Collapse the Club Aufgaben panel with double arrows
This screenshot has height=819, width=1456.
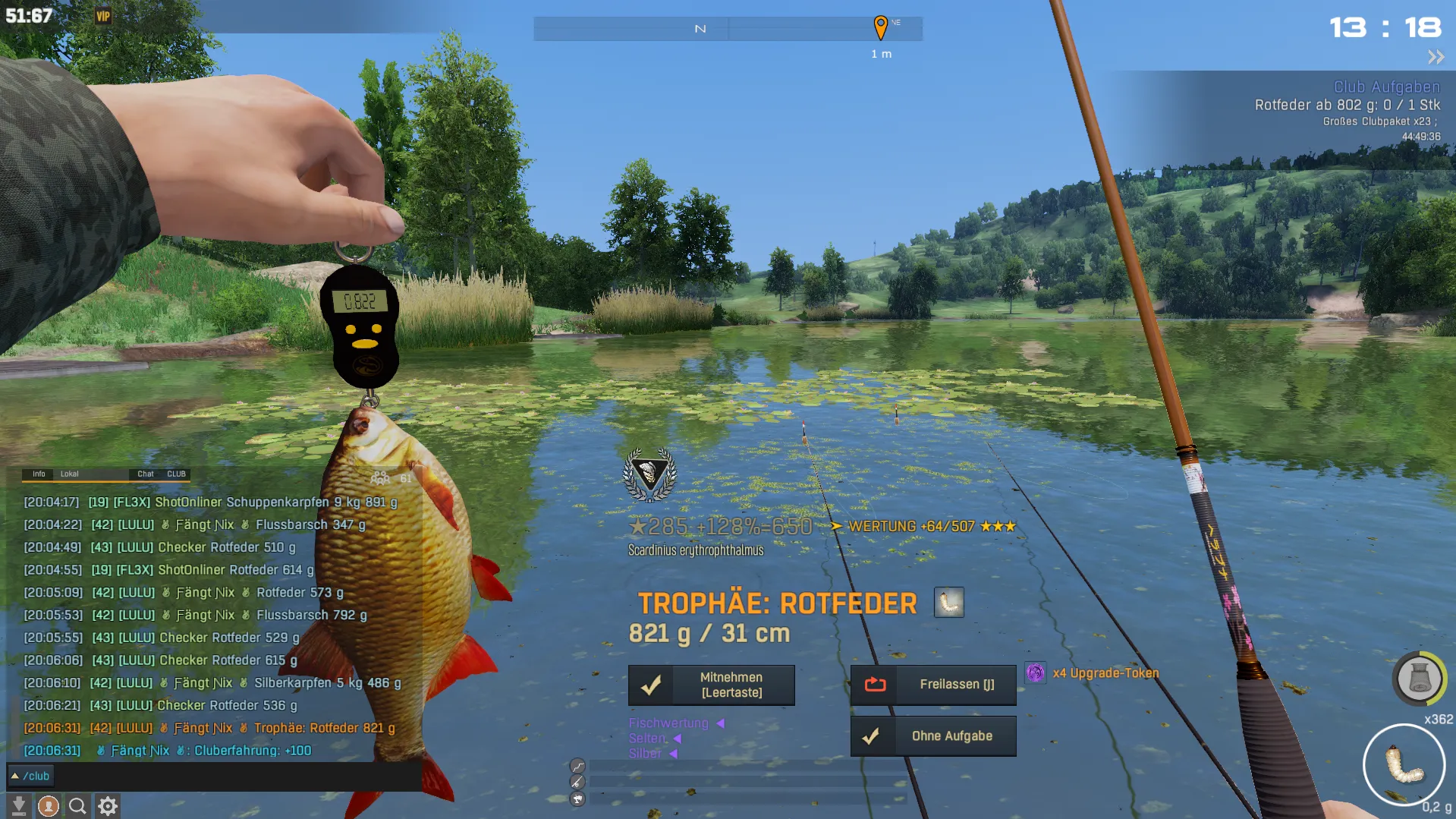coord(1436,57)
